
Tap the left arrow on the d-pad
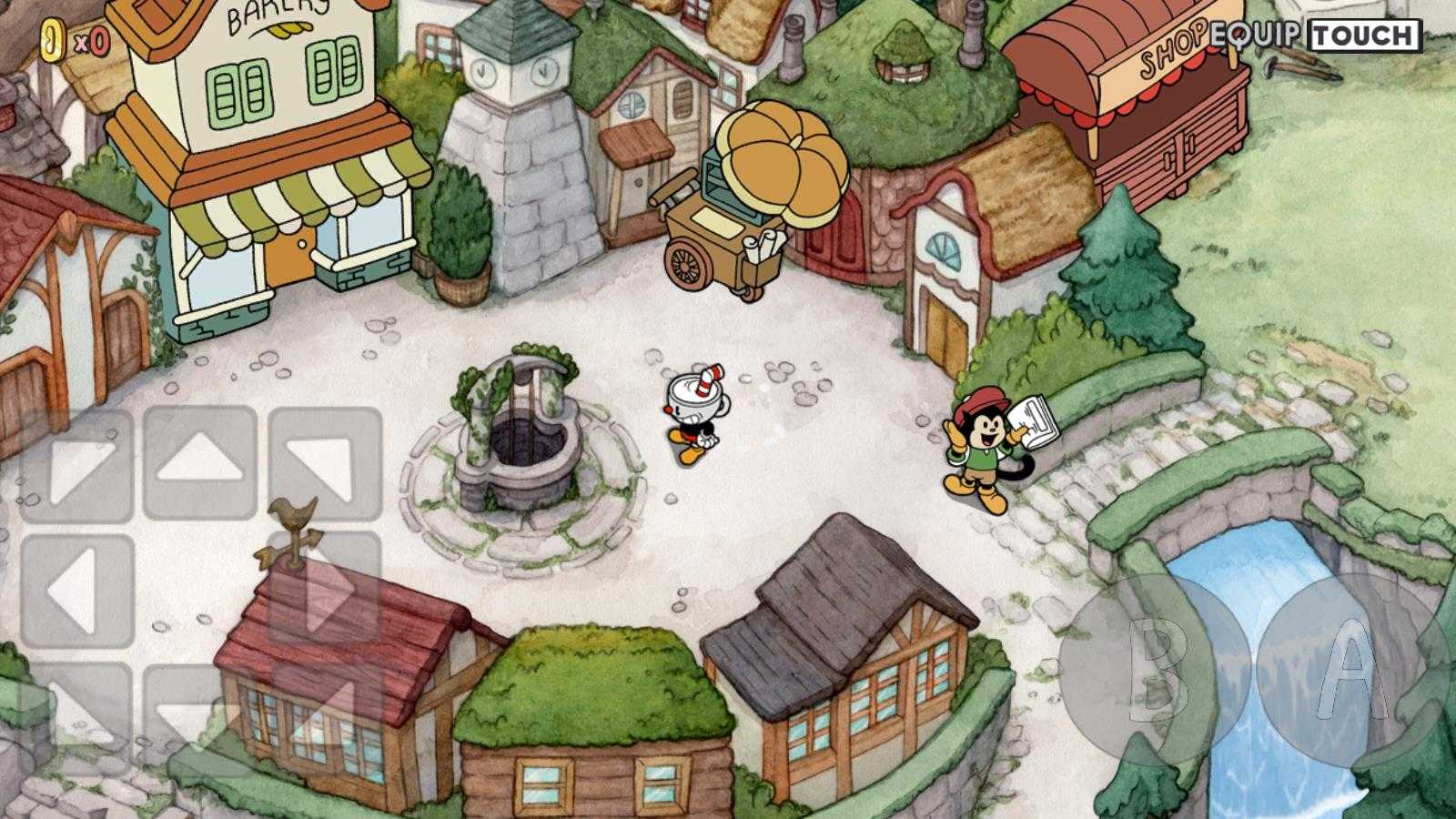(76, 591)
